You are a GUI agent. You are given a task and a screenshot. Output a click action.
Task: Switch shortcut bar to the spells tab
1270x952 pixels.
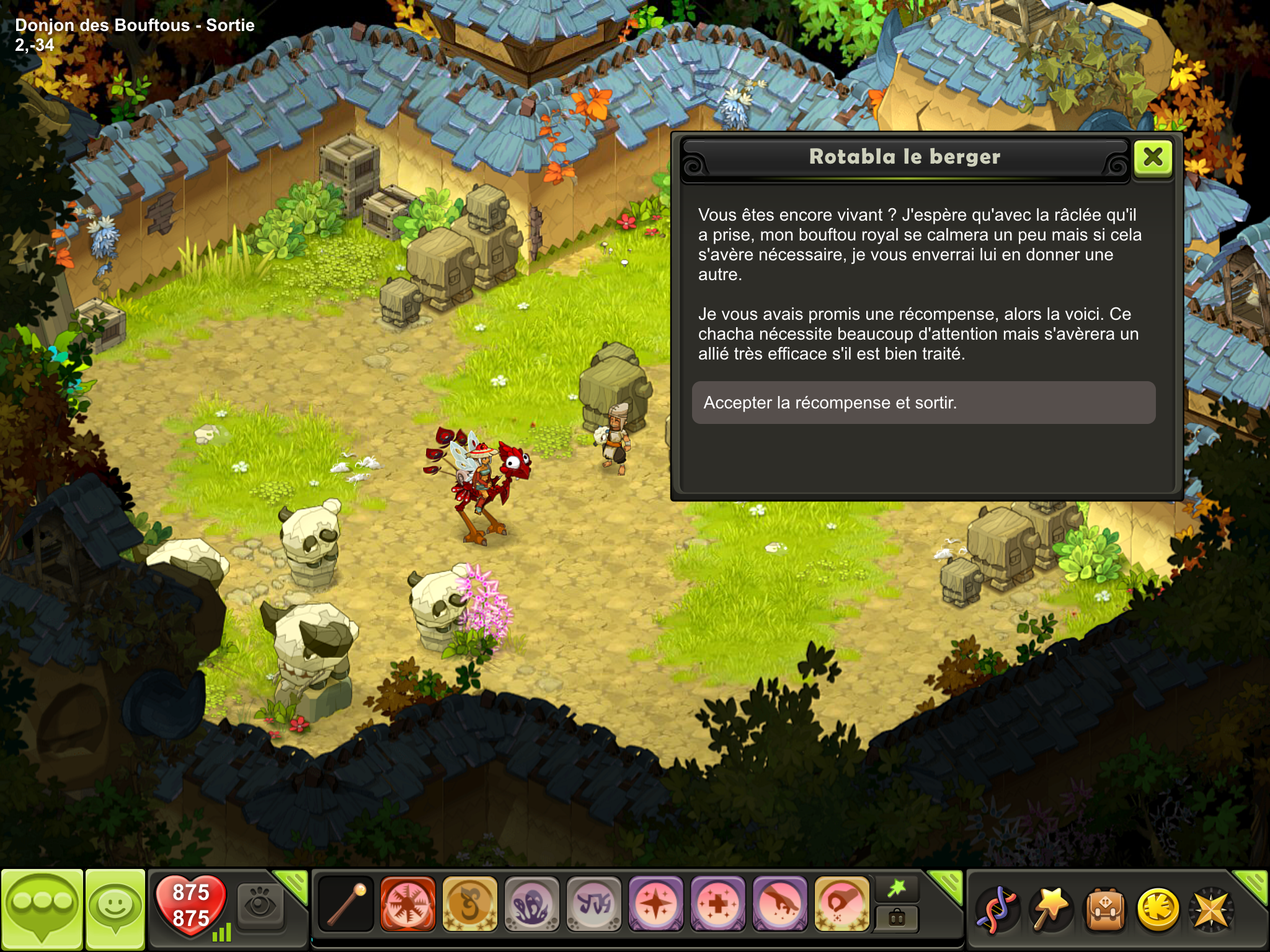point(897,889)
